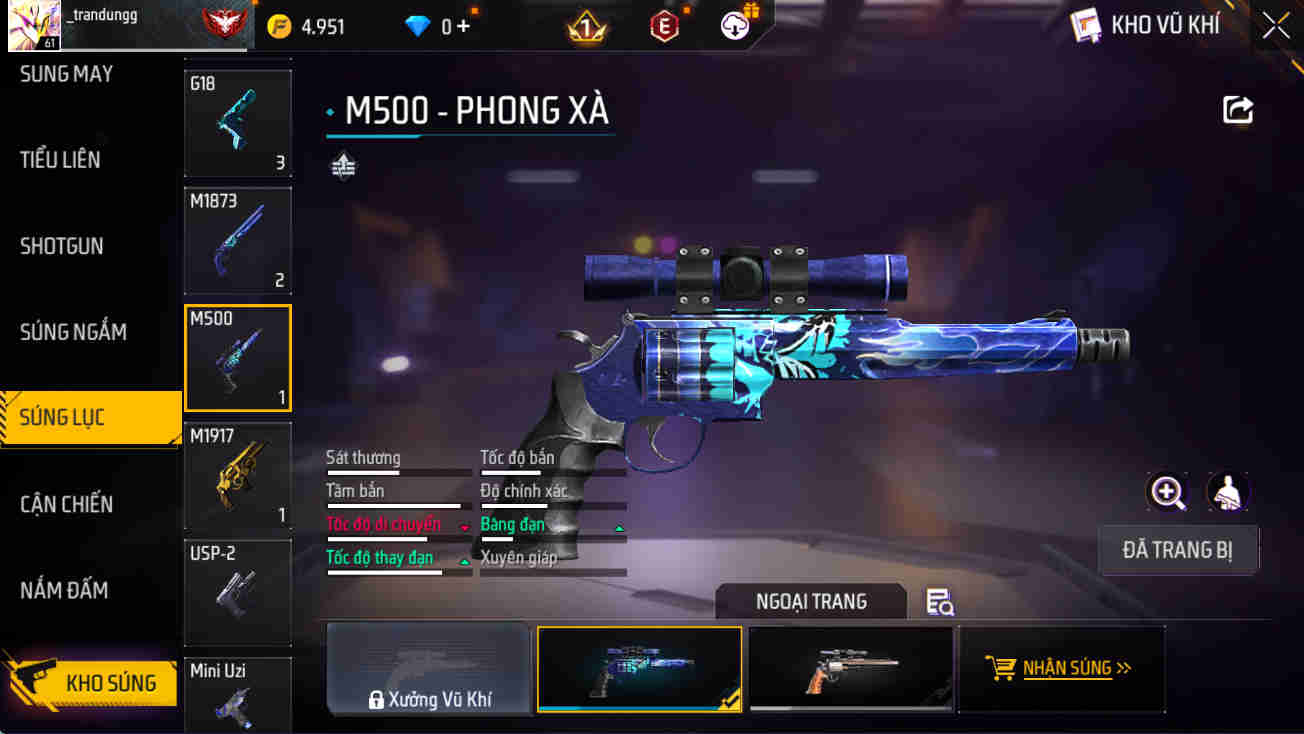This screenshot has width=1304, height=734.
Task: Open the skin inspect icon next to NGOẠI TRANG
Action: 937,602
